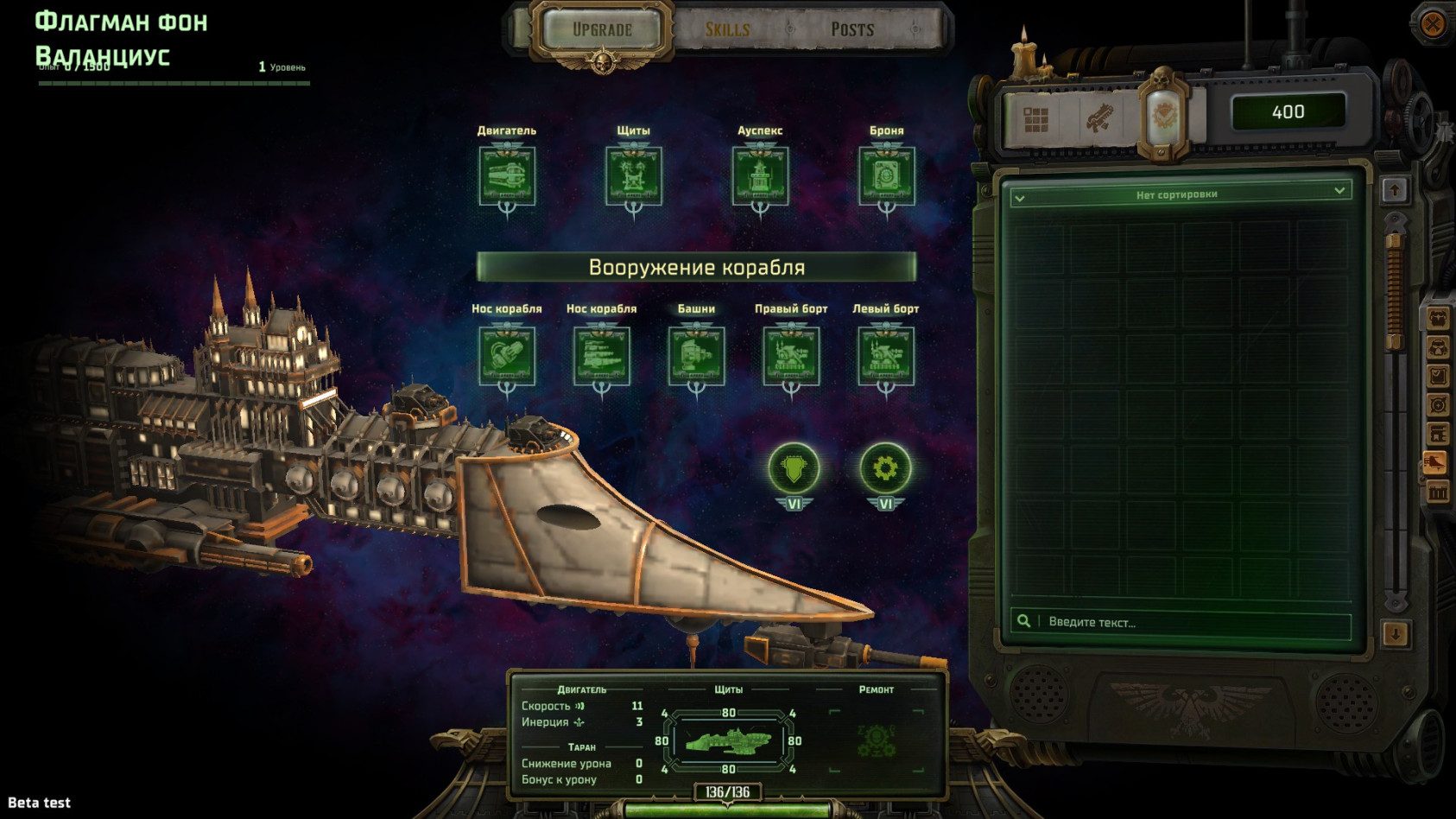Click the gear tier VI icon

pyautogui.click(x=885, y=469)
